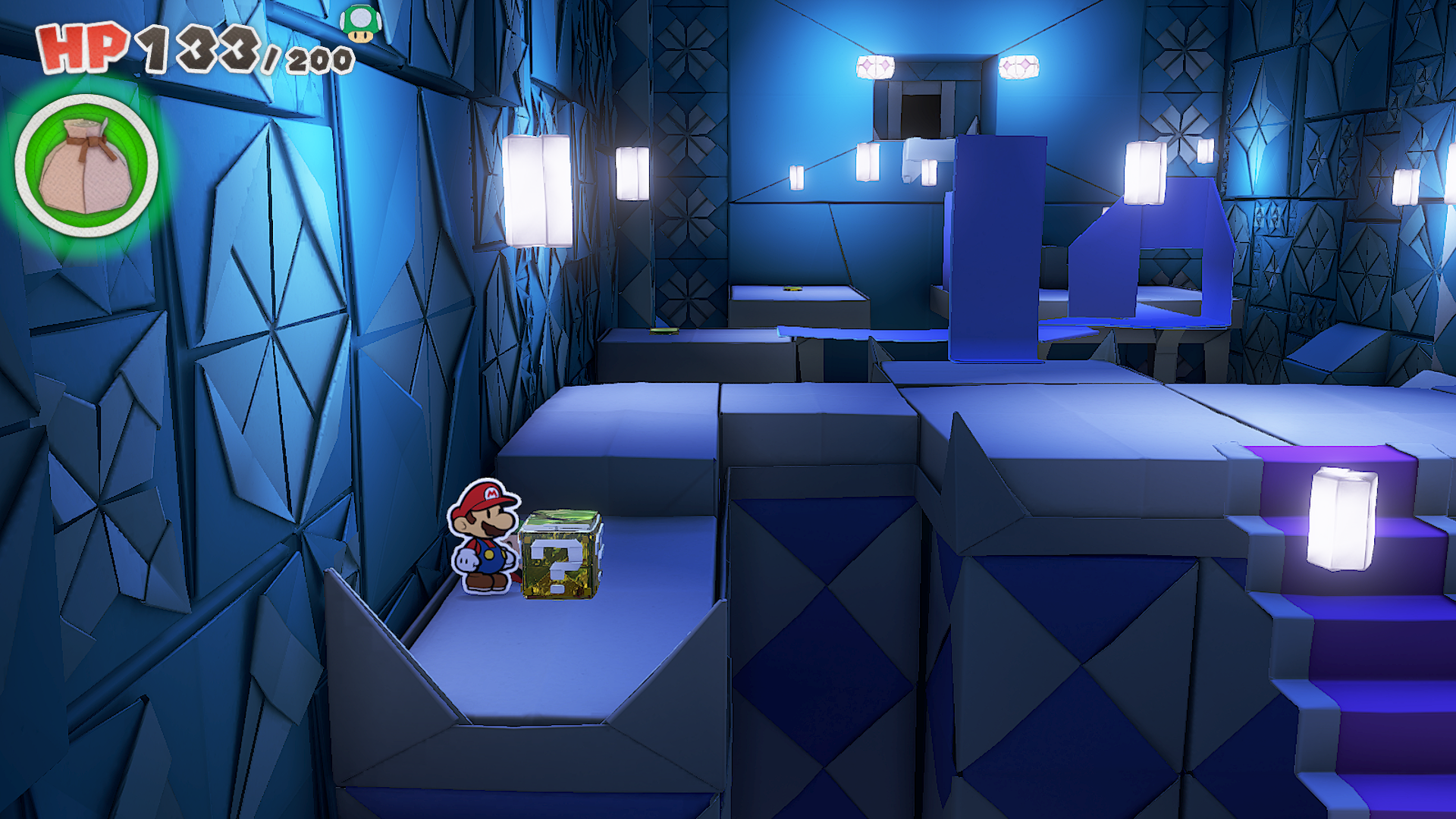
Task: Open the confetti bag icon
Action: pyautogui.click(x=86, y=165)
